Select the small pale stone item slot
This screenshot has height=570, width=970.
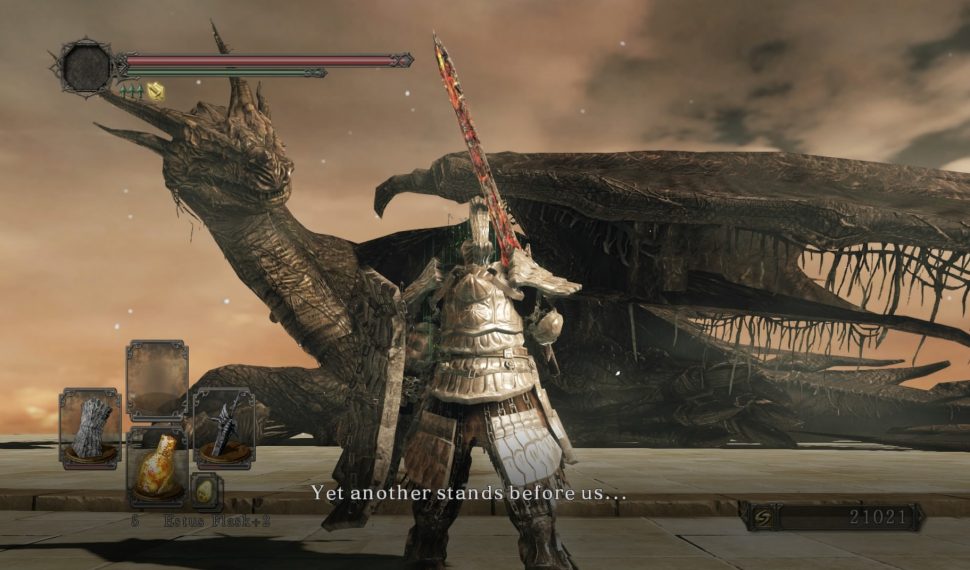point(204,490)
